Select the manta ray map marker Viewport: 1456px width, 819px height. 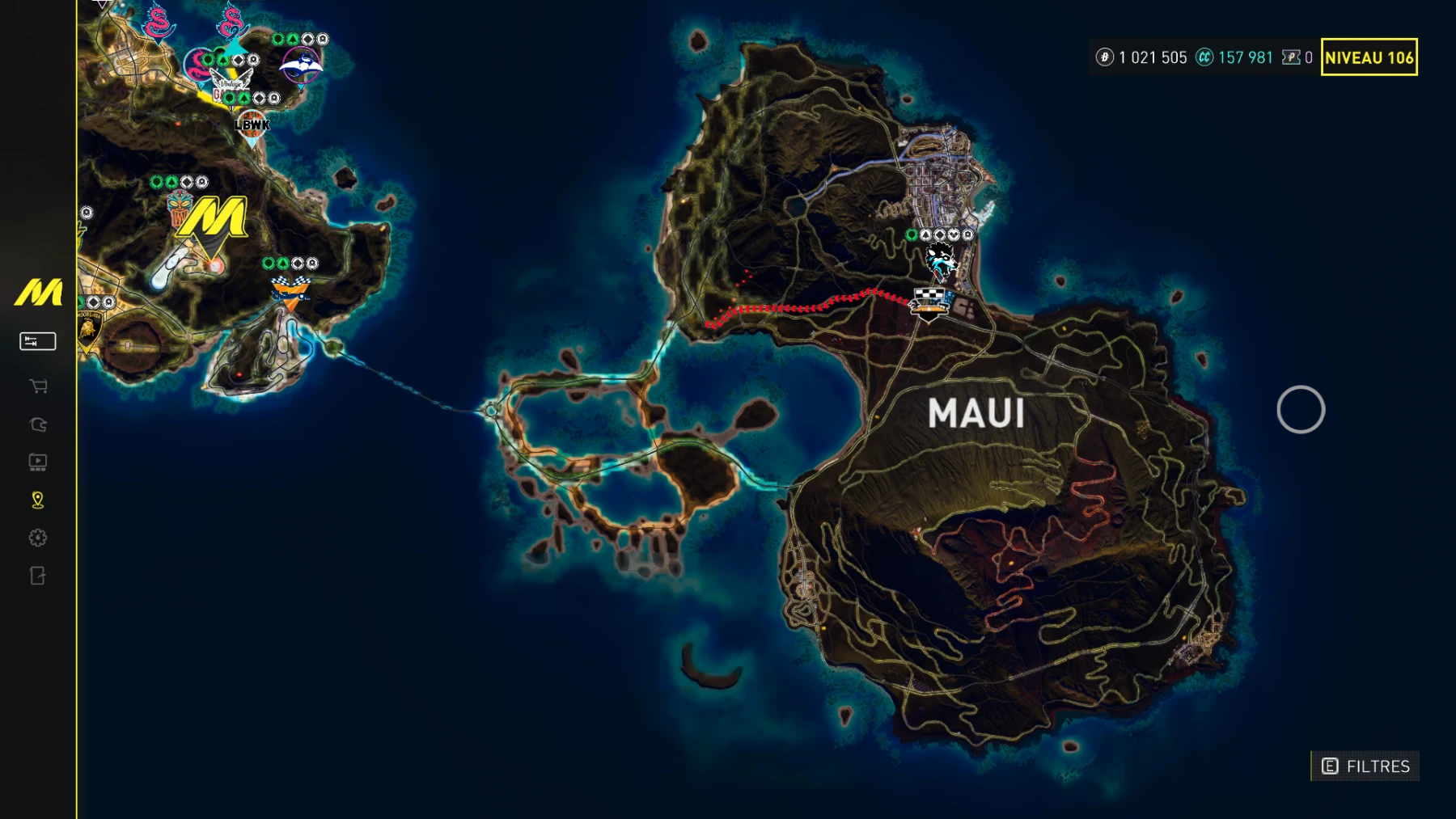(301, 65)
